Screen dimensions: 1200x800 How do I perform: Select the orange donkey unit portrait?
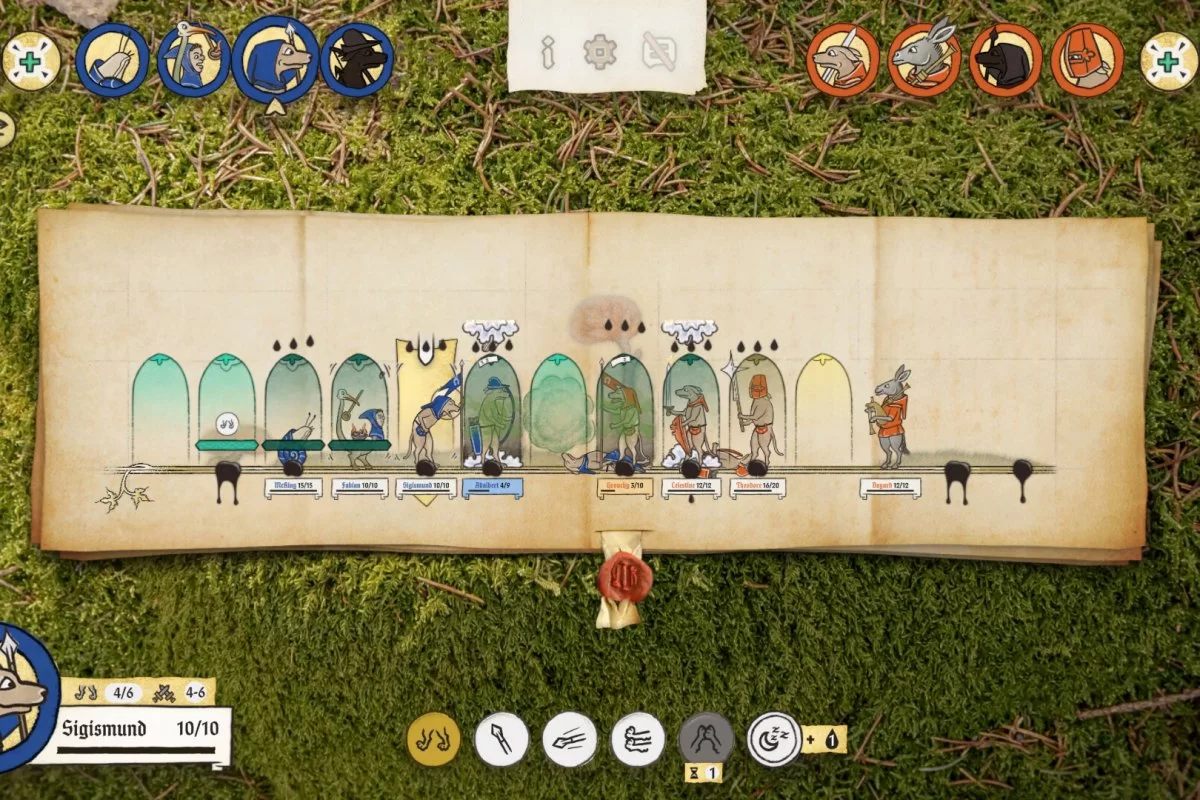coord(925,60)
